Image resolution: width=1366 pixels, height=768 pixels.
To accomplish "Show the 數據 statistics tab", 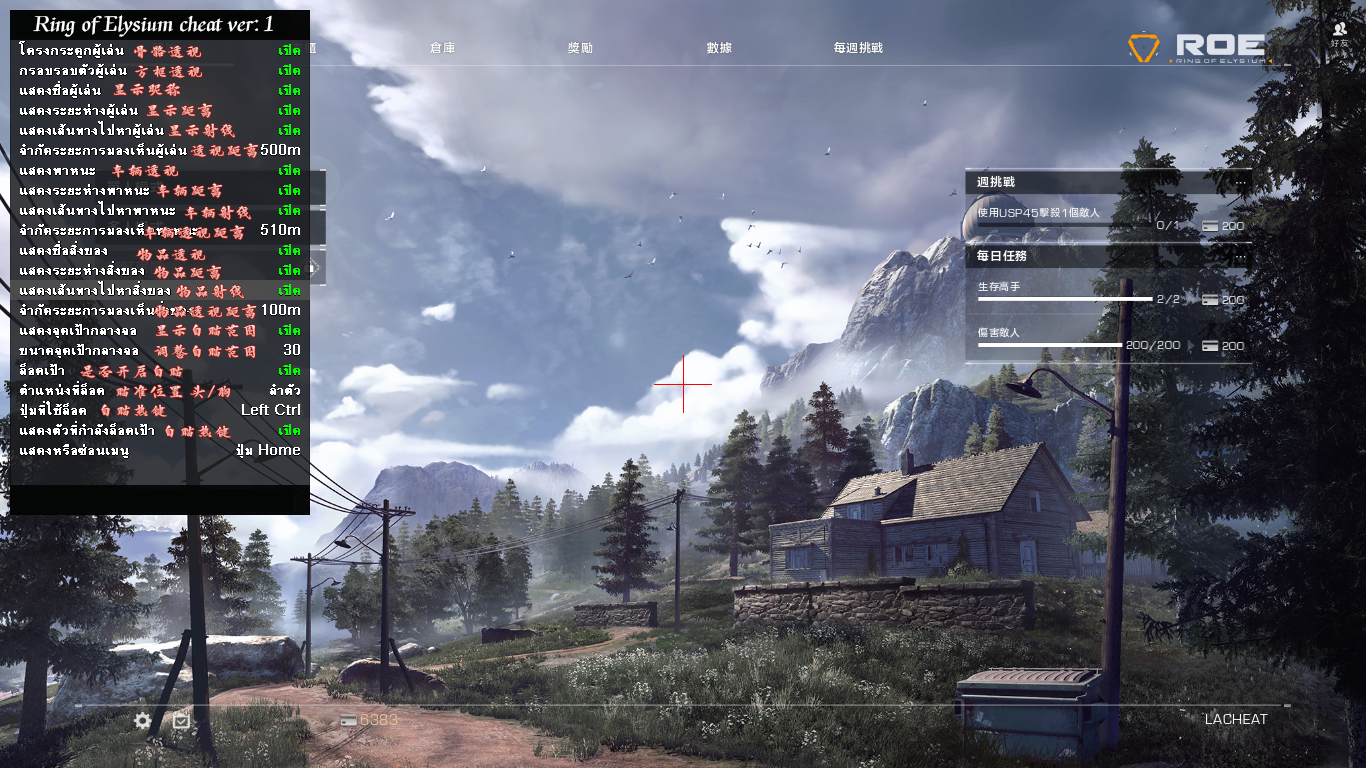I will click(719, 48).
